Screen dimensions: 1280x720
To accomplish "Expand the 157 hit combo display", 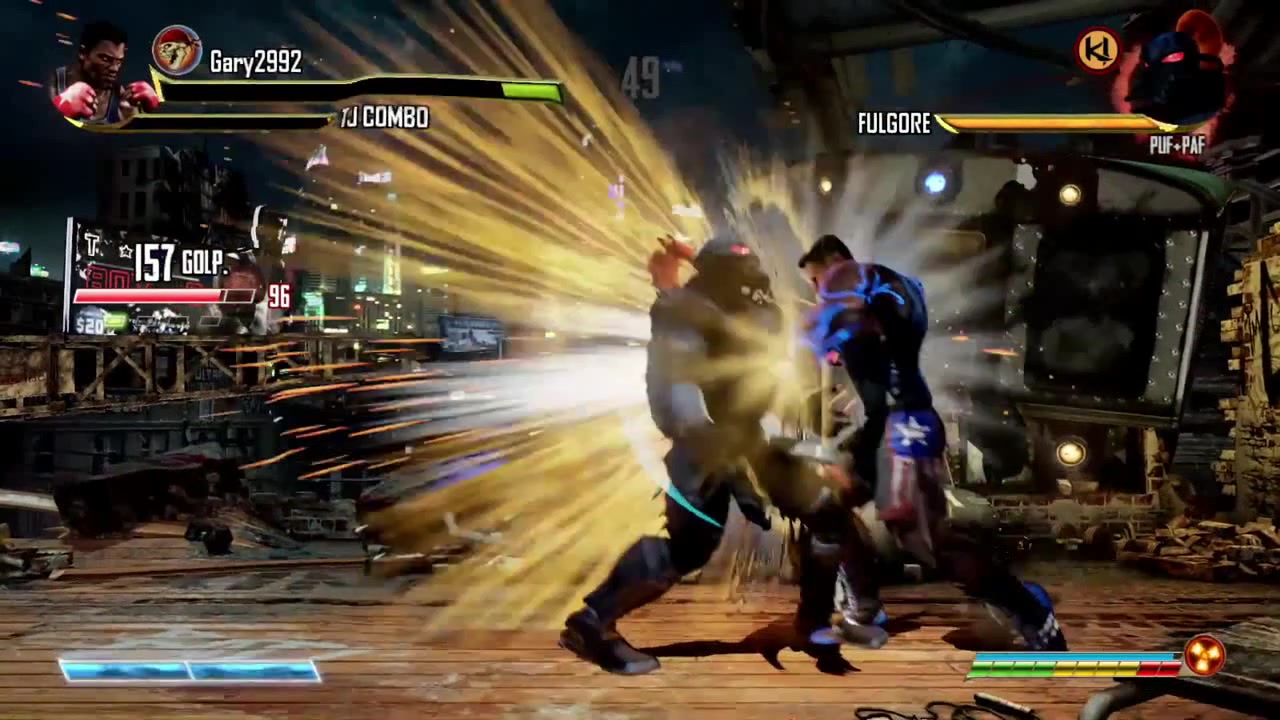I will pyautogui.click(x=157, y=262).
